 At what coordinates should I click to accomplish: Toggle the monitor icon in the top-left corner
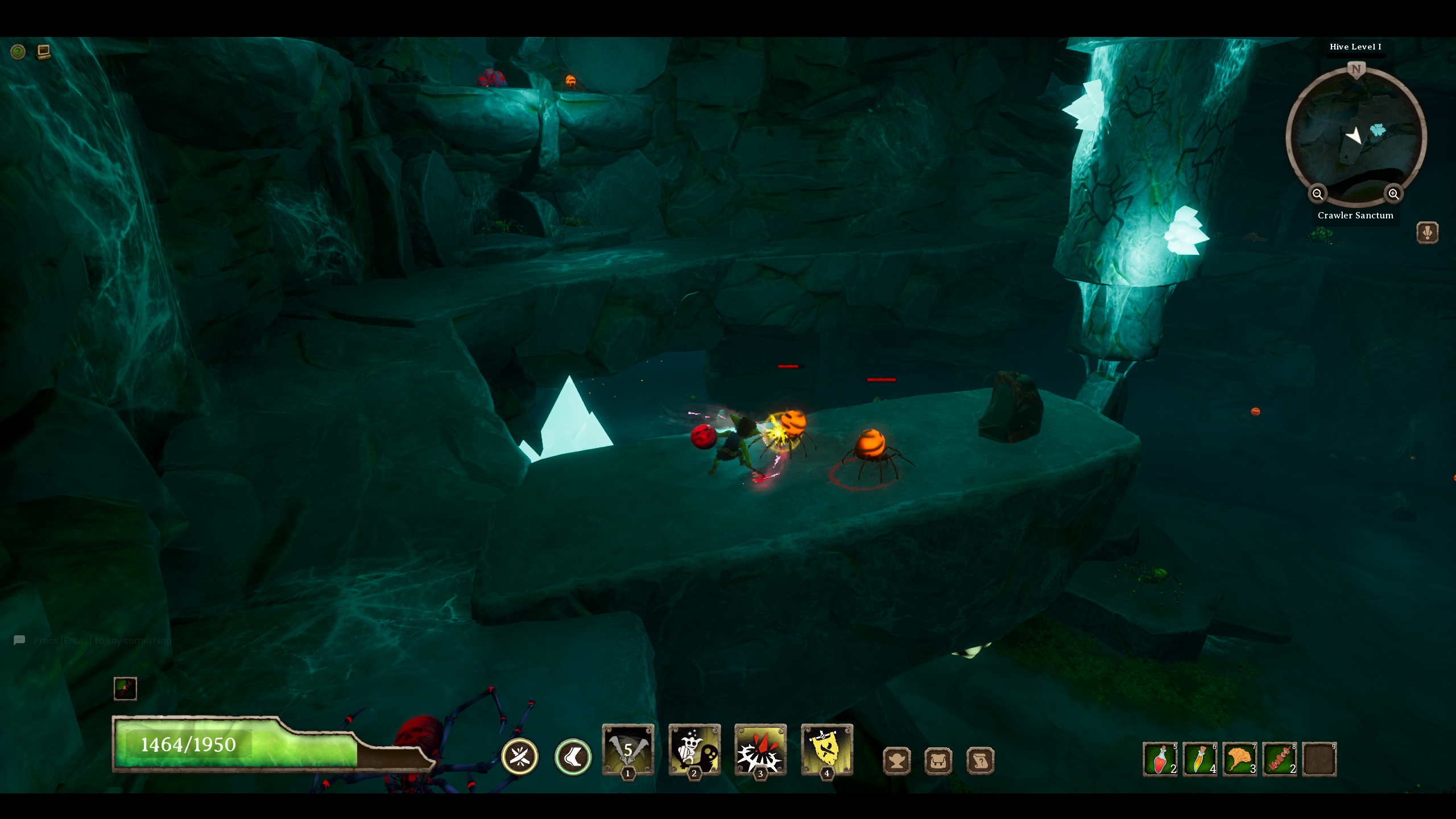[x=43, y=51]
